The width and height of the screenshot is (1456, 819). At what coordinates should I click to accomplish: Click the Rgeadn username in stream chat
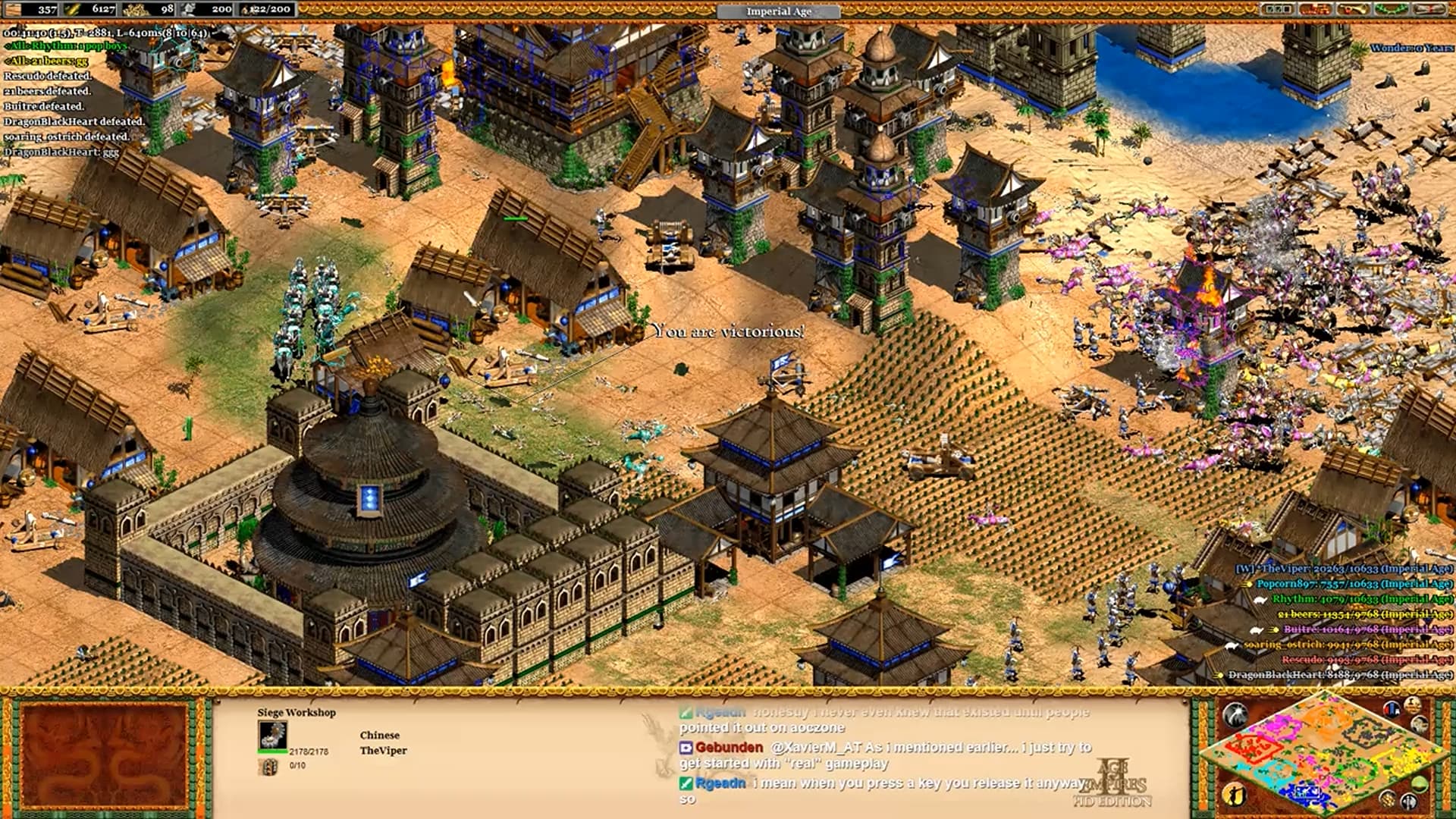click(720, 783)
